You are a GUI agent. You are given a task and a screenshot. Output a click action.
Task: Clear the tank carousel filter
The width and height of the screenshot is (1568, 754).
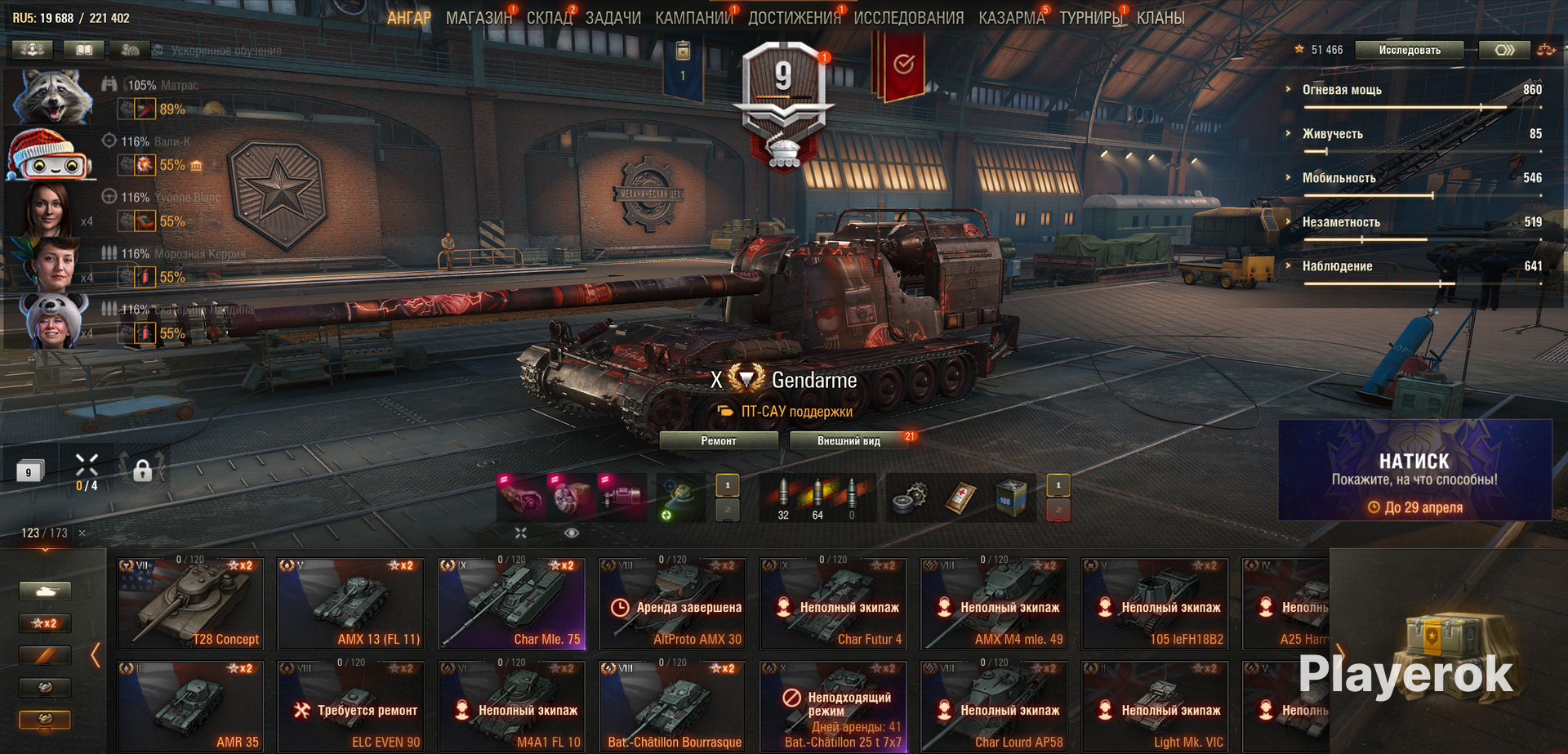pyautogui.click(x=82, y=533)
